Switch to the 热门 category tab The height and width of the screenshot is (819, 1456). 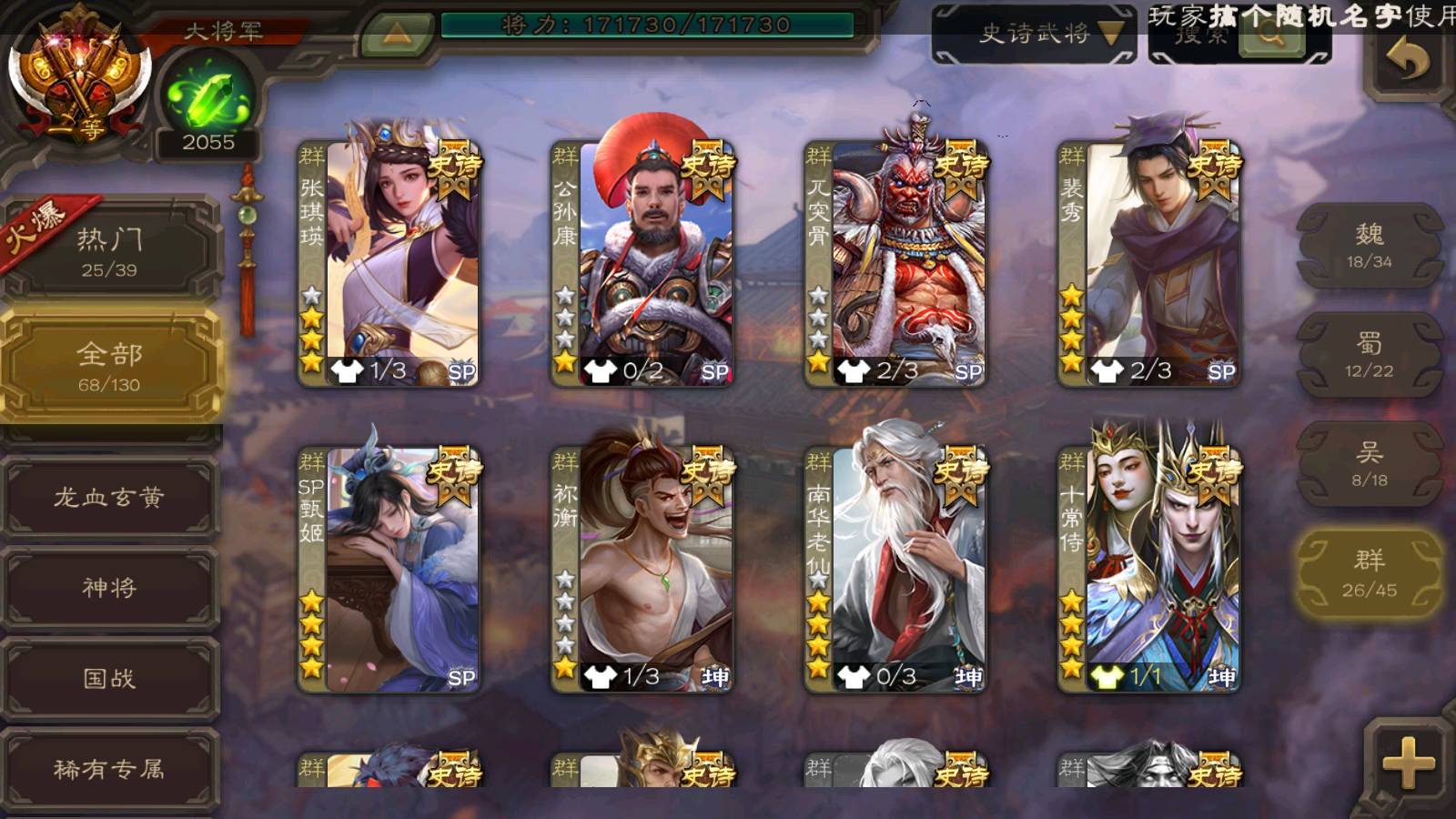coord(109,251)
